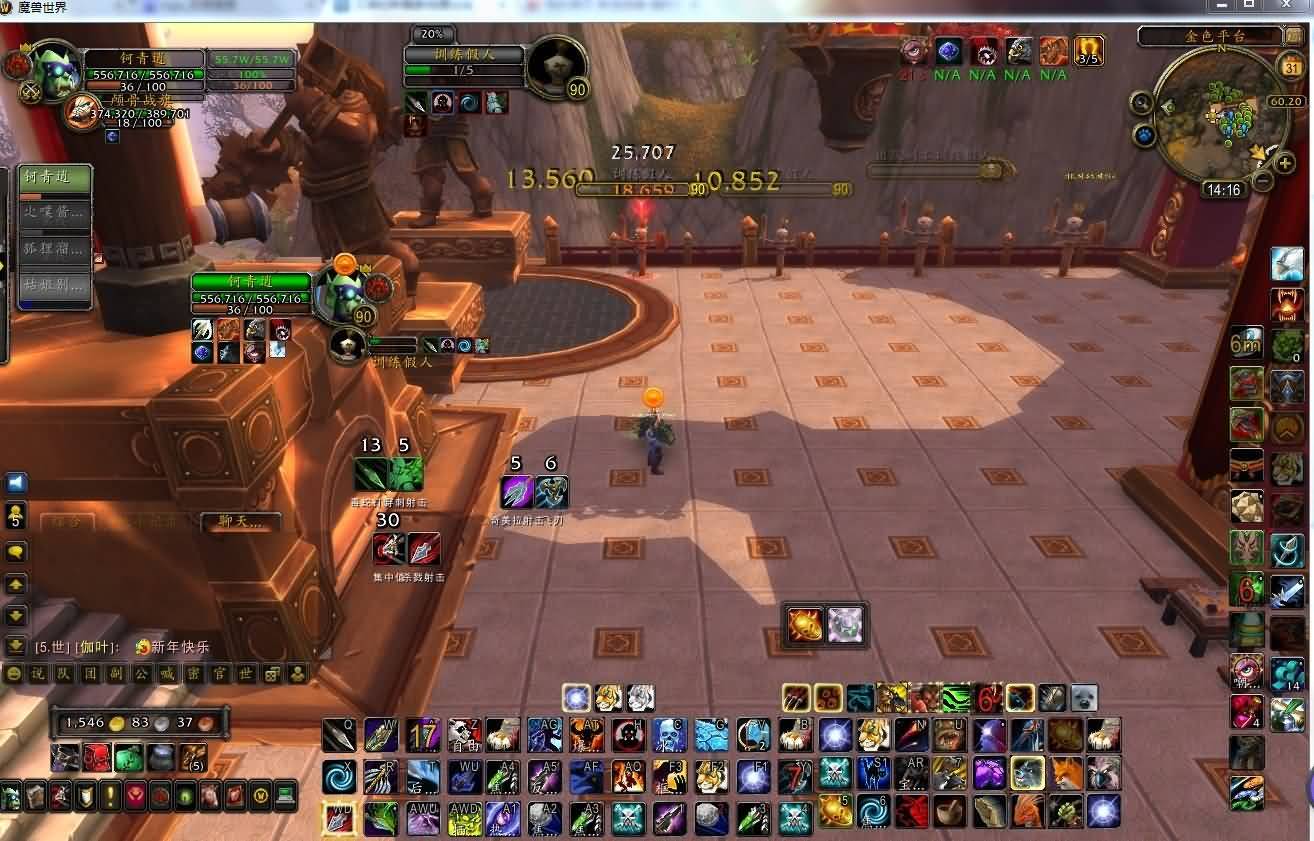The image size is (1314, 841).
Task: Zoom out the minimap with the minus button
Action: [1263, 181]
